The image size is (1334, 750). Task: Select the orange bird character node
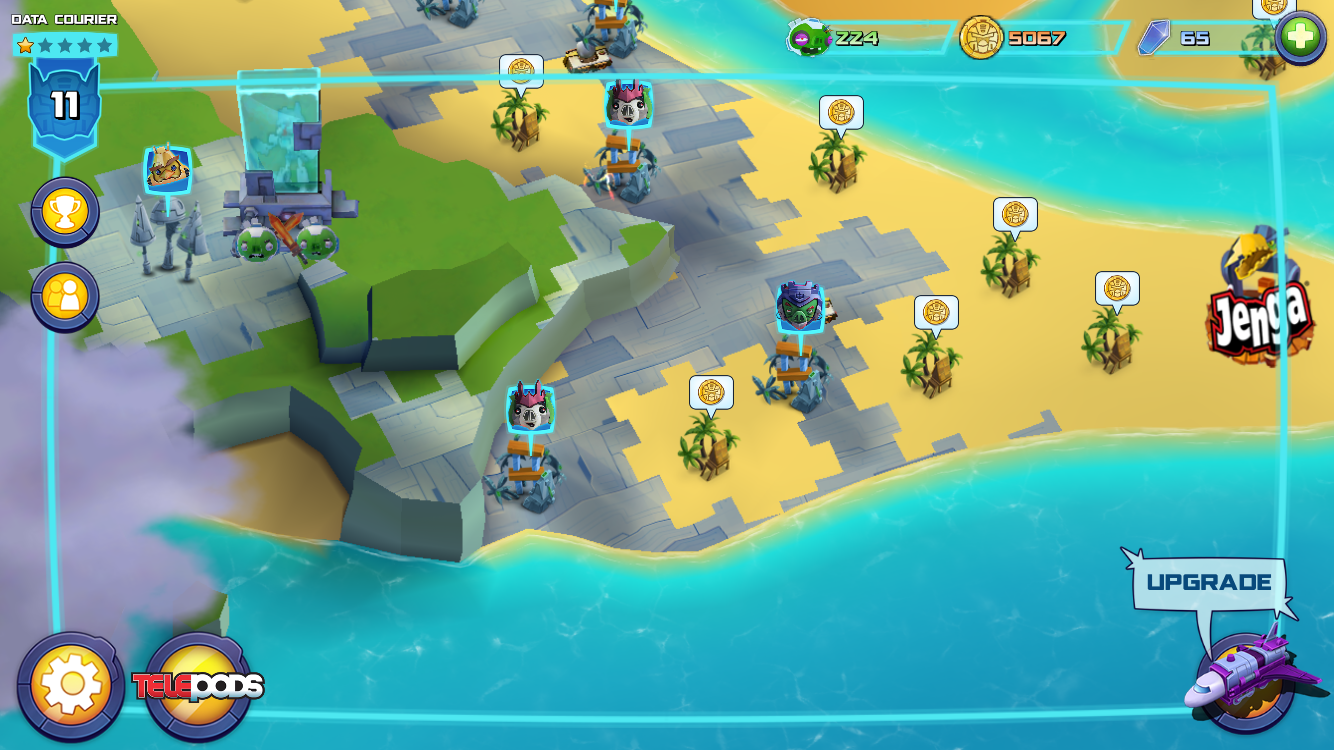pos(168,170)
